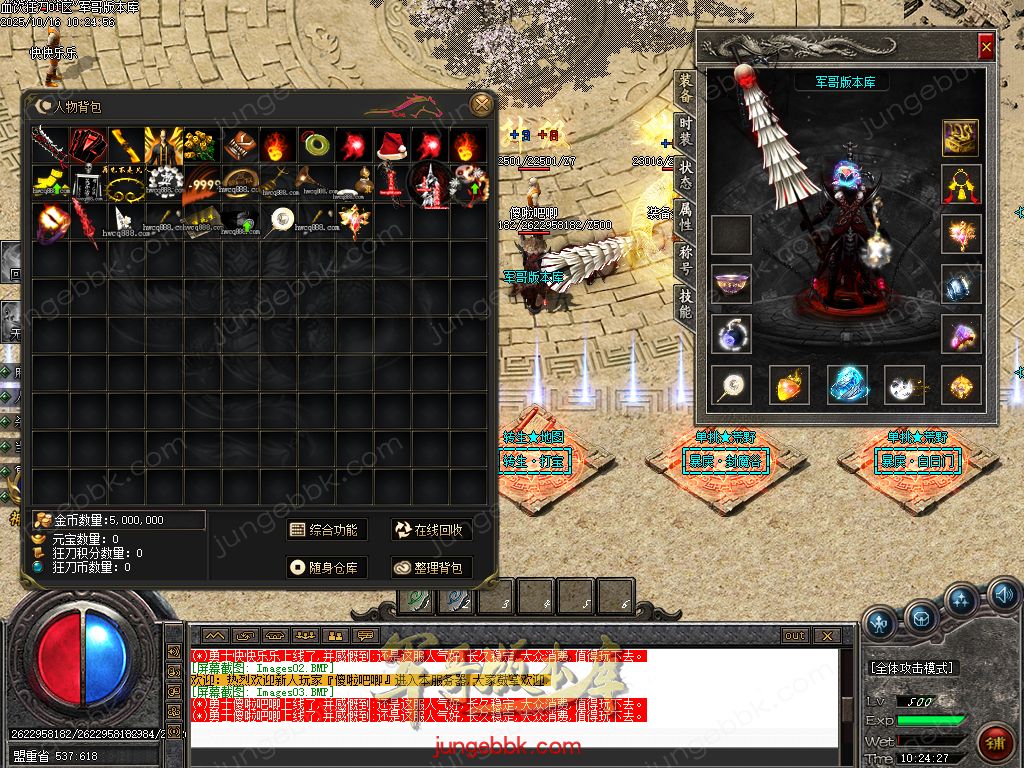
Task: Select the purple bowl equipment slot
Action: coord(731,284)
